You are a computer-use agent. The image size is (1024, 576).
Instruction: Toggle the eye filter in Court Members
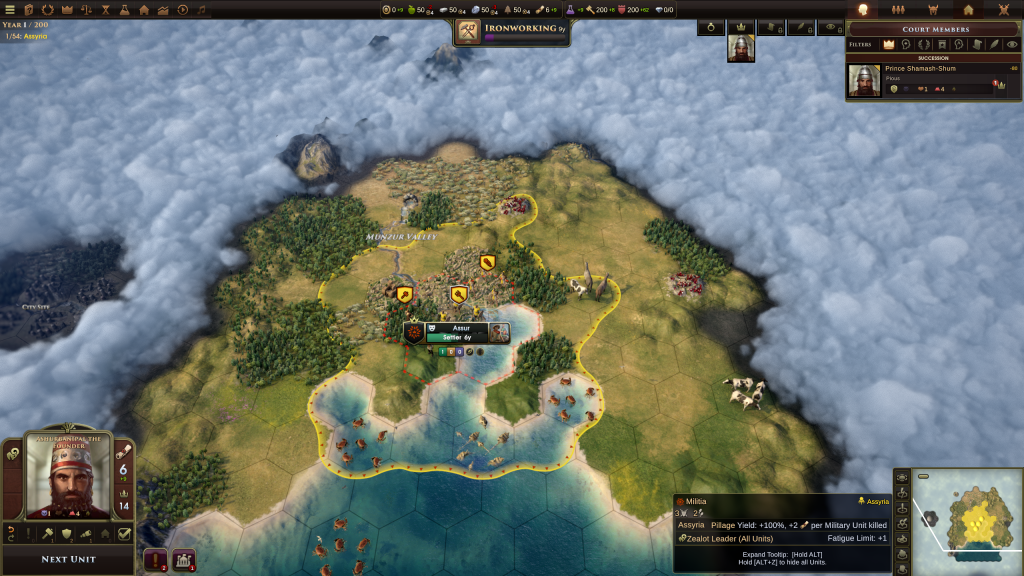[1012, 44]
